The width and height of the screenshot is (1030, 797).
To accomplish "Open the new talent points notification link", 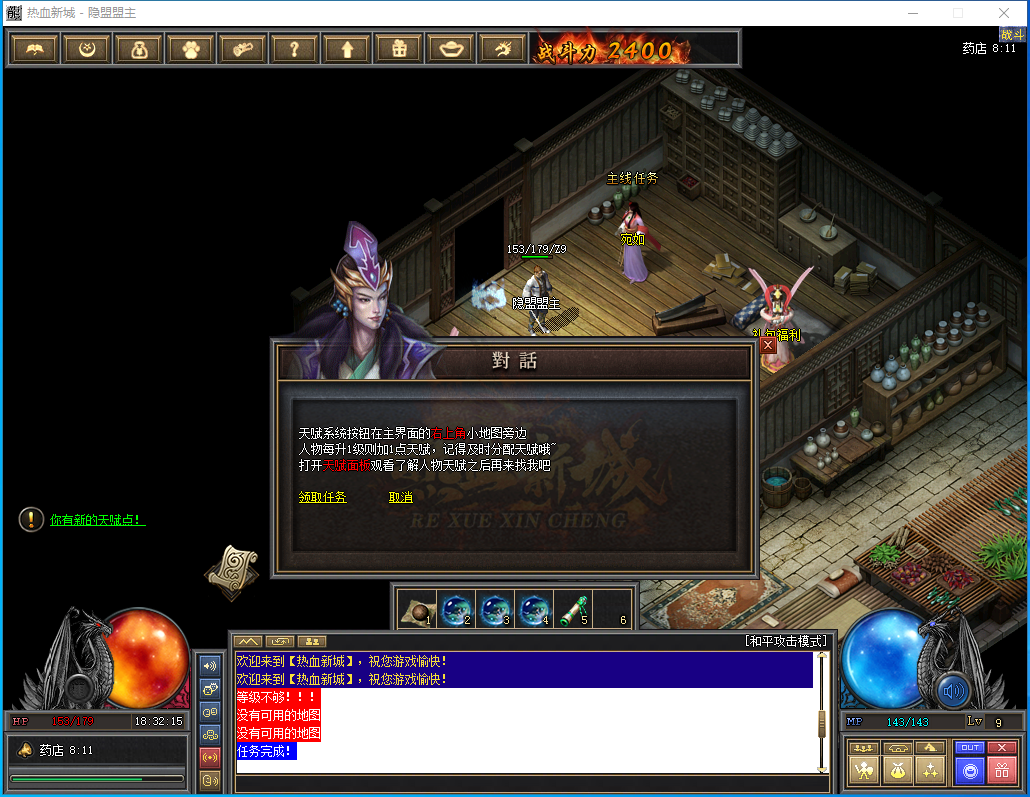I will 97,520.
